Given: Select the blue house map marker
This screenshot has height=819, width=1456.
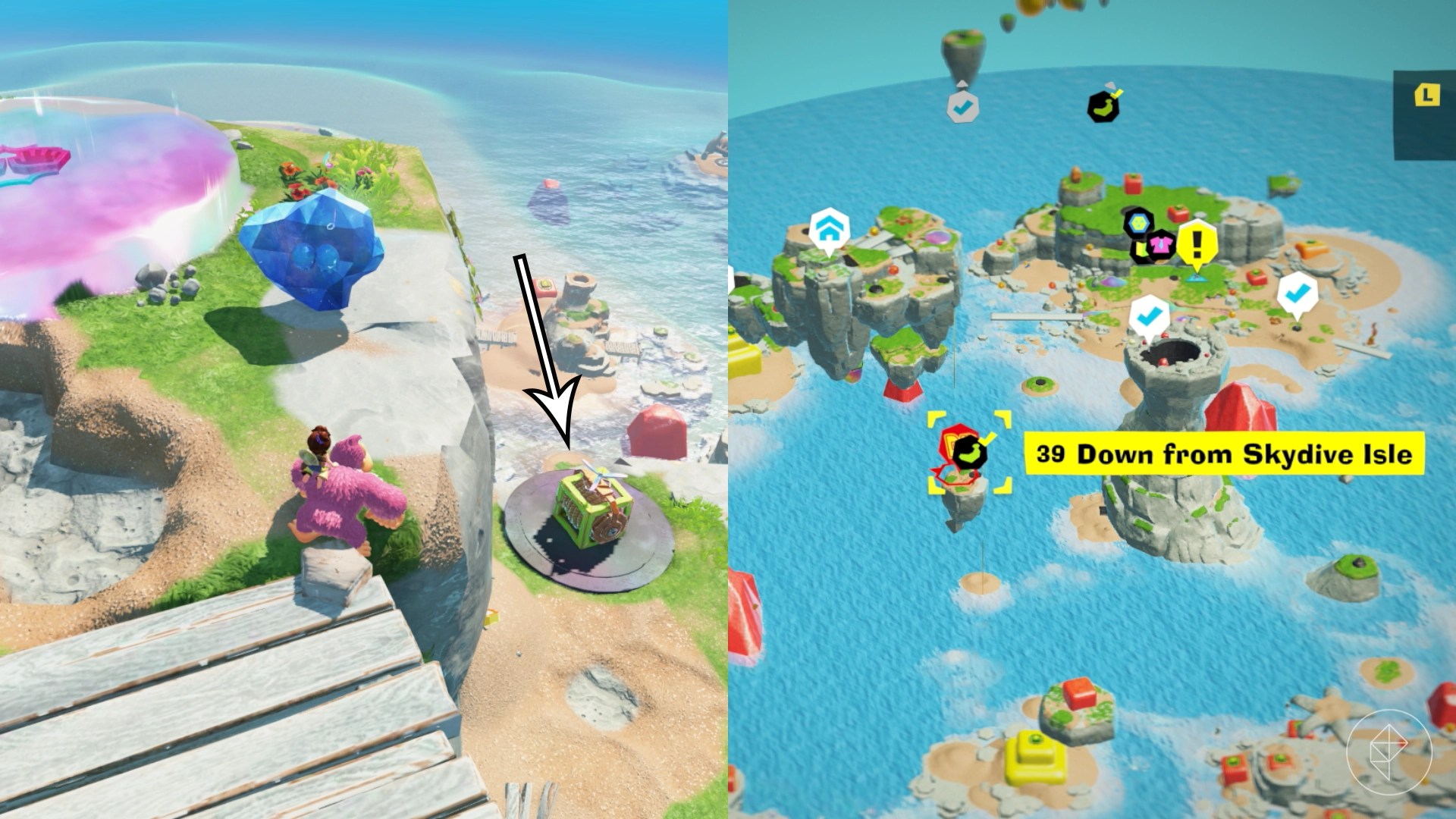Looking at the screenshot, I should (x=827, y=228).
